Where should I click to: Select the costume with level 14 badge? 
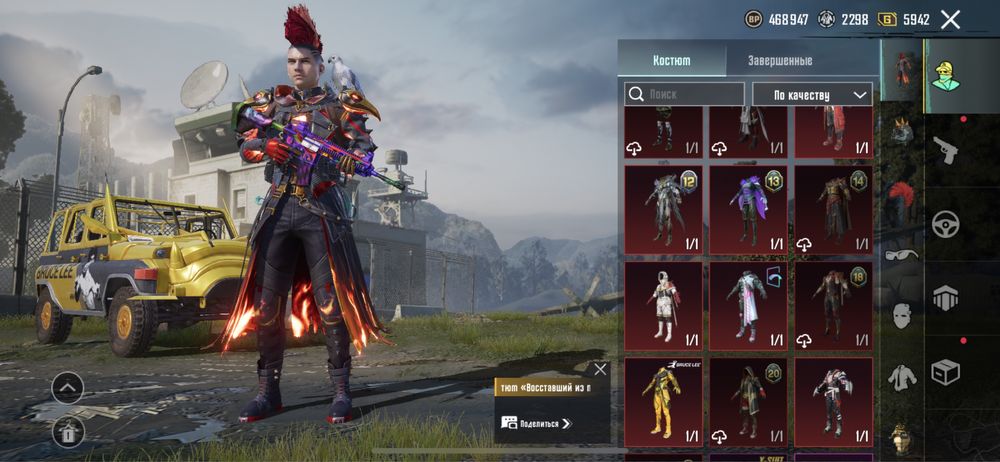coord(833,209)
